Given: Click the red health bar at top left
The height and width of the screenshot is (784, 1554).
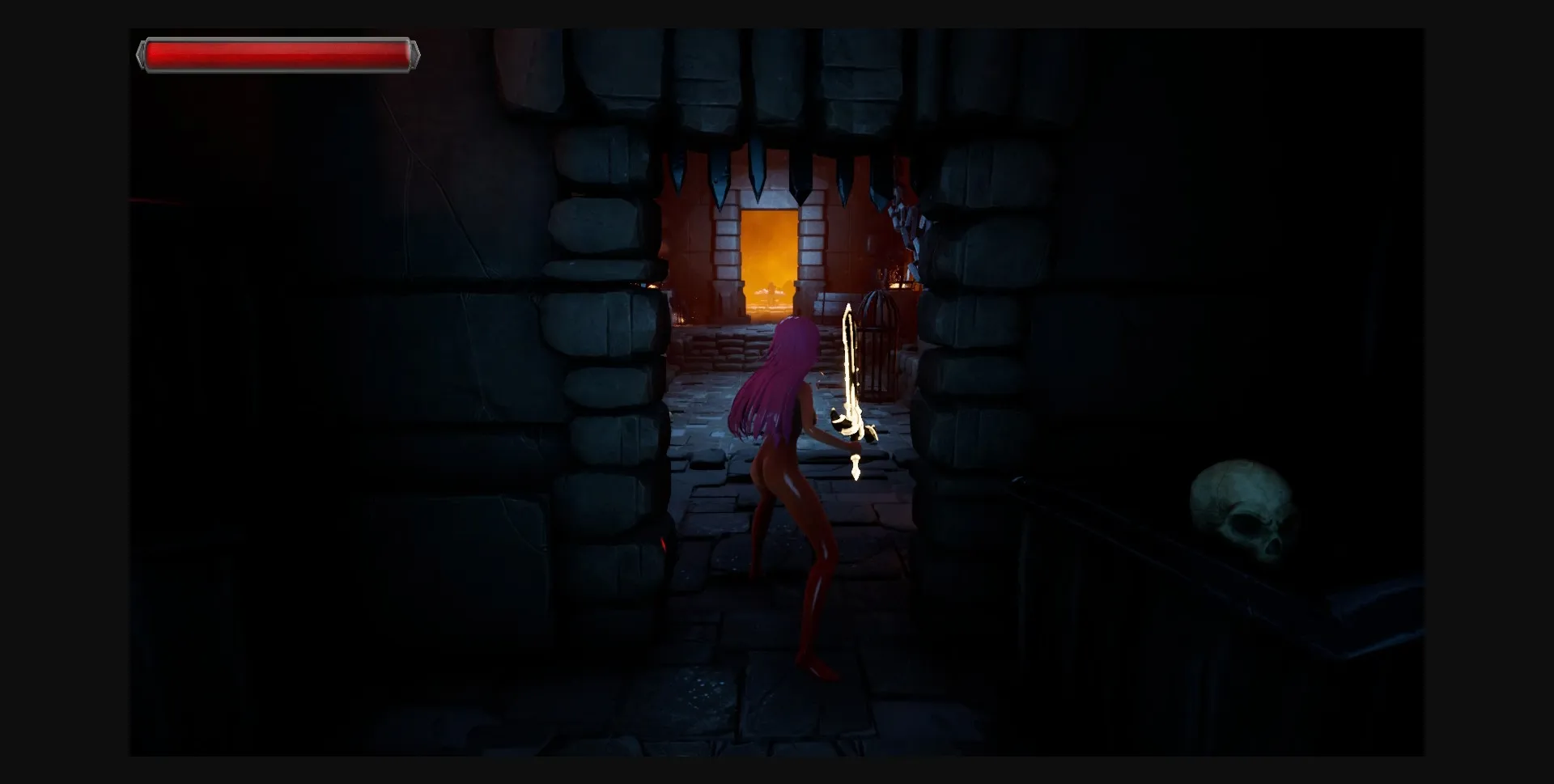Looking at the screenshot, I should (x=279, y=53).
